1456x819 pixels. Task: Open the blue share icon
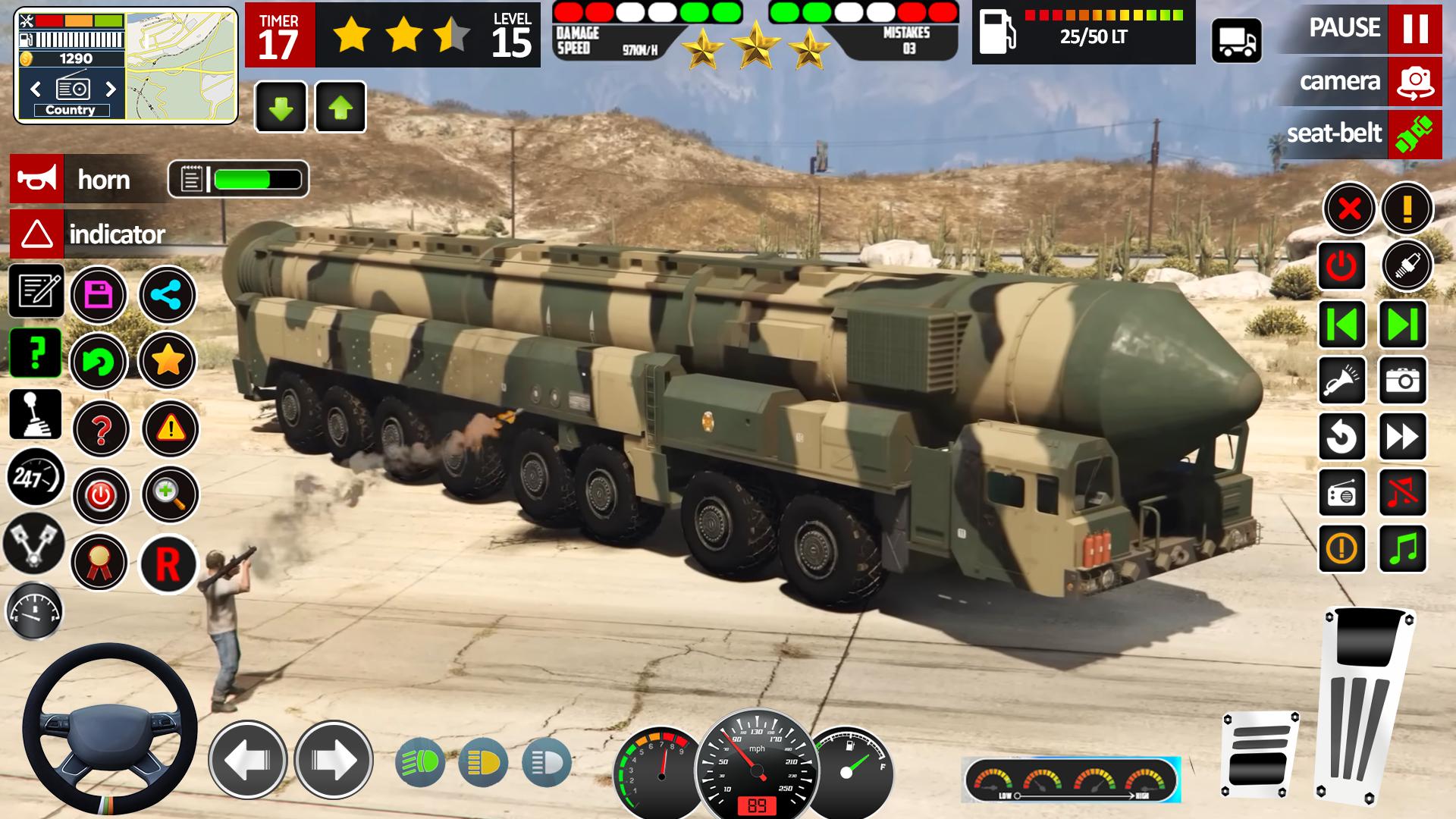167,294
